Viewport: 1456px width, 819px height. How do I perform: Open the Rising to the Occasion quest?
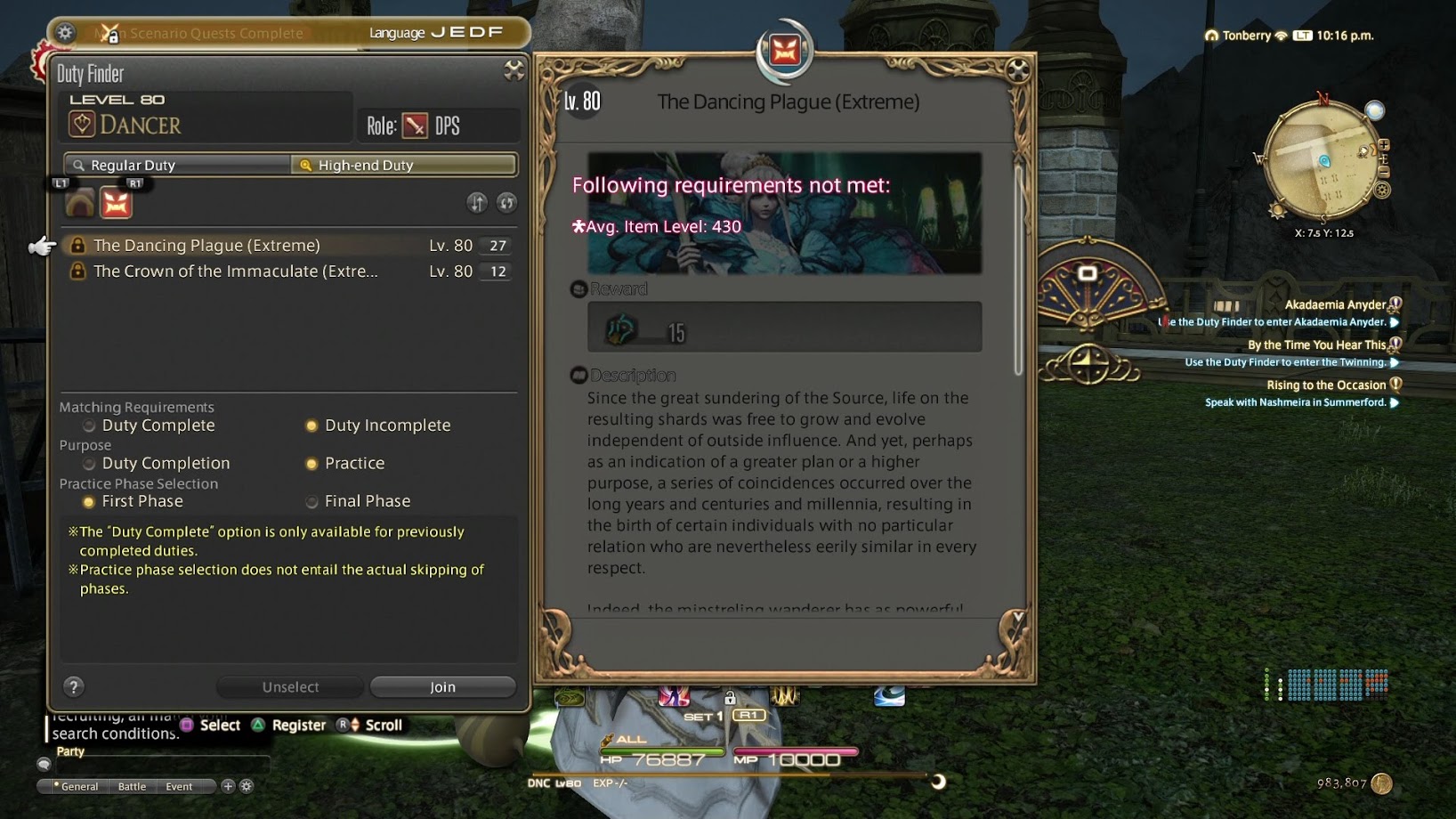click(x=1326, y=385)
